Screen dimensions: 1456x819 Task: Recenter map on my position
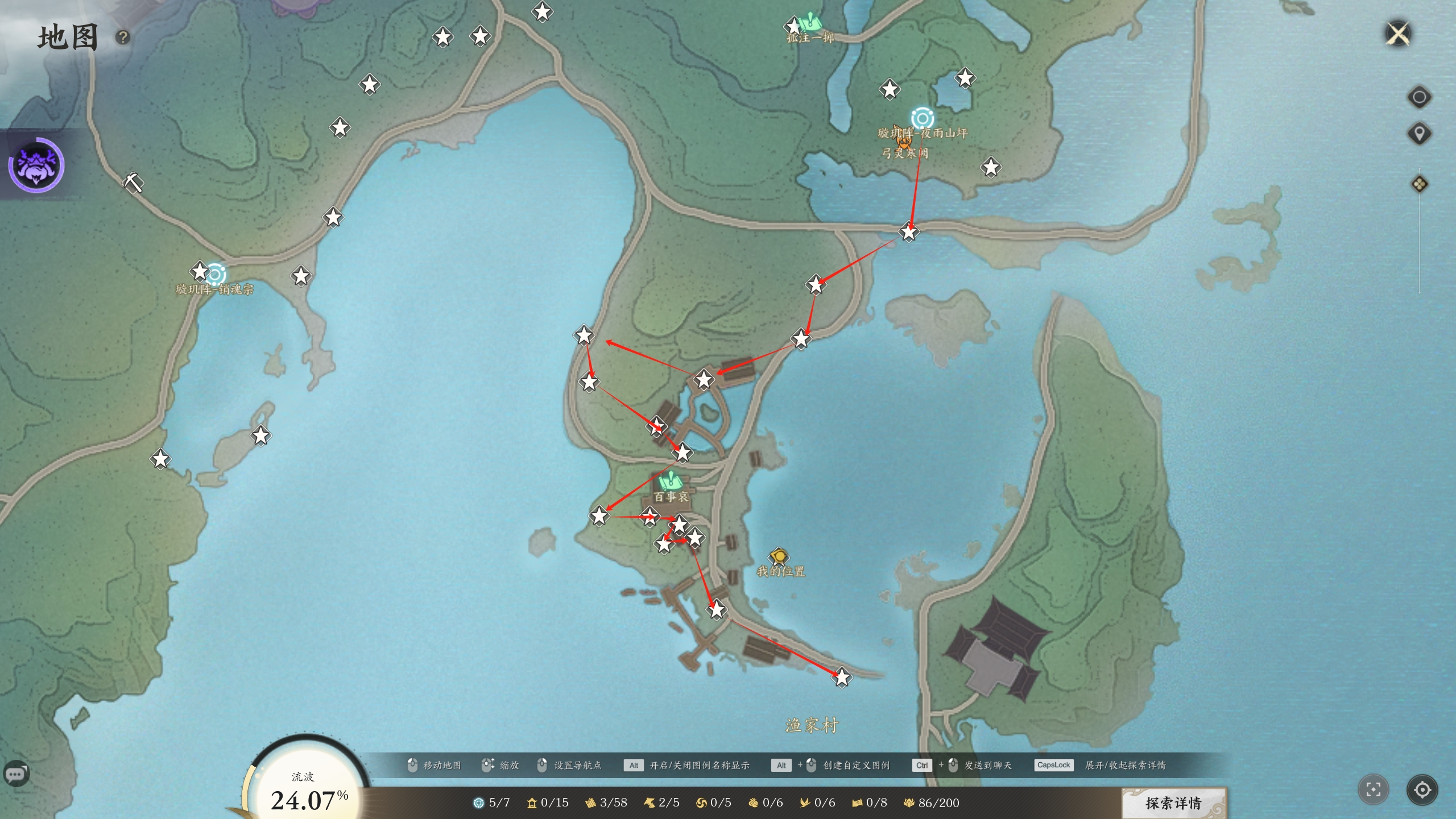(x=1422, y=789)
